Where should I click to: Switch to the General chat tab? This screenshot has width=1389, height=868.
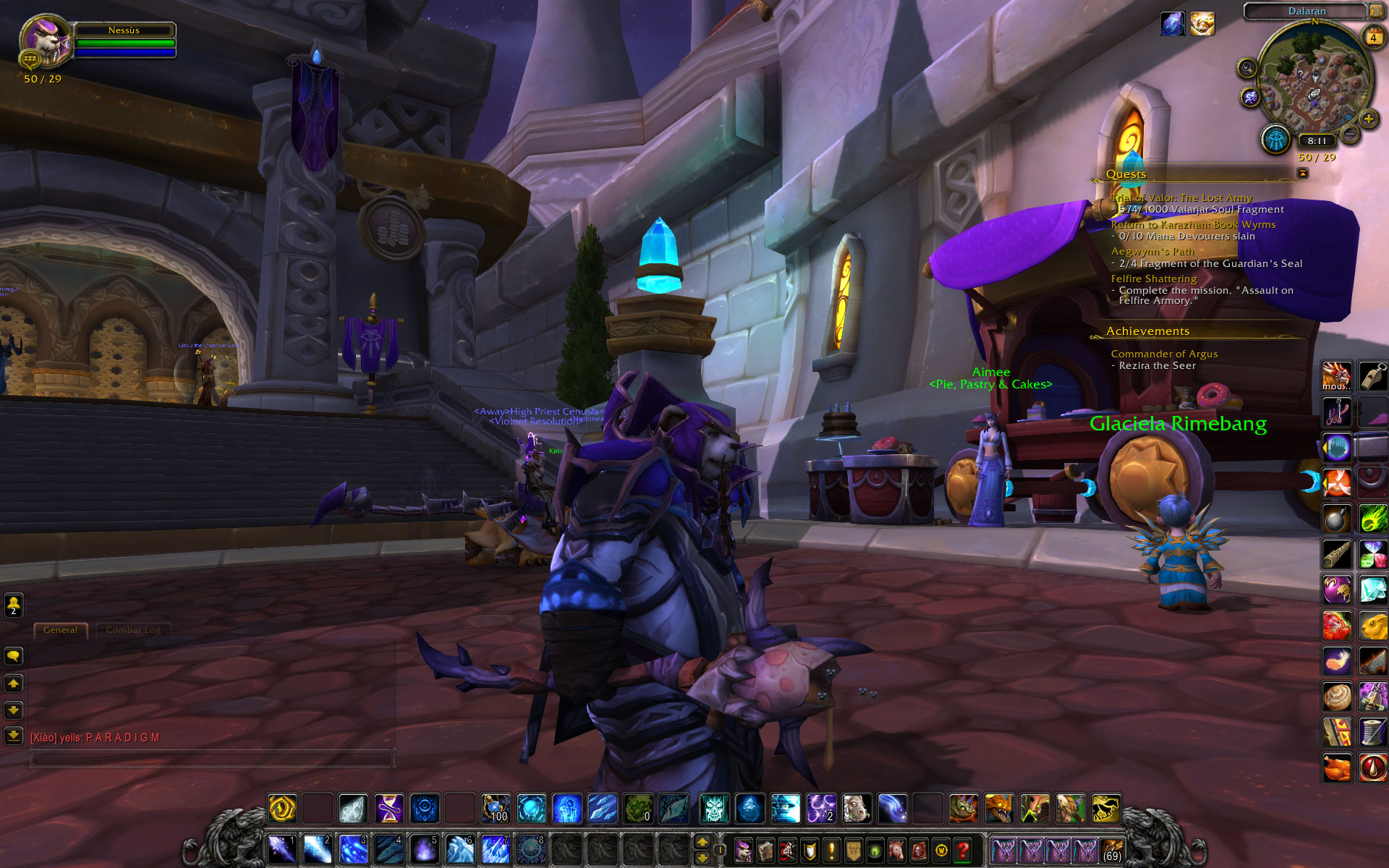coord(60,630)
